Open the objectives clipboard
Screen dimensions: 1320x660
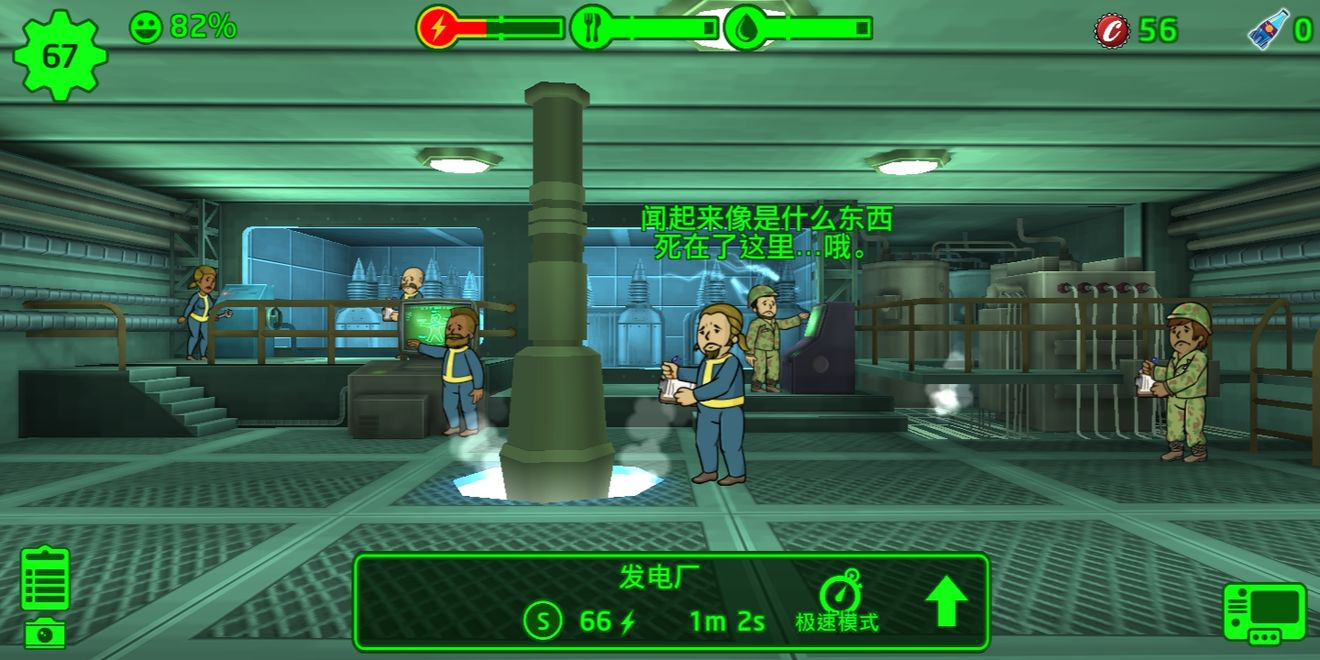click(x=45, y=578)
